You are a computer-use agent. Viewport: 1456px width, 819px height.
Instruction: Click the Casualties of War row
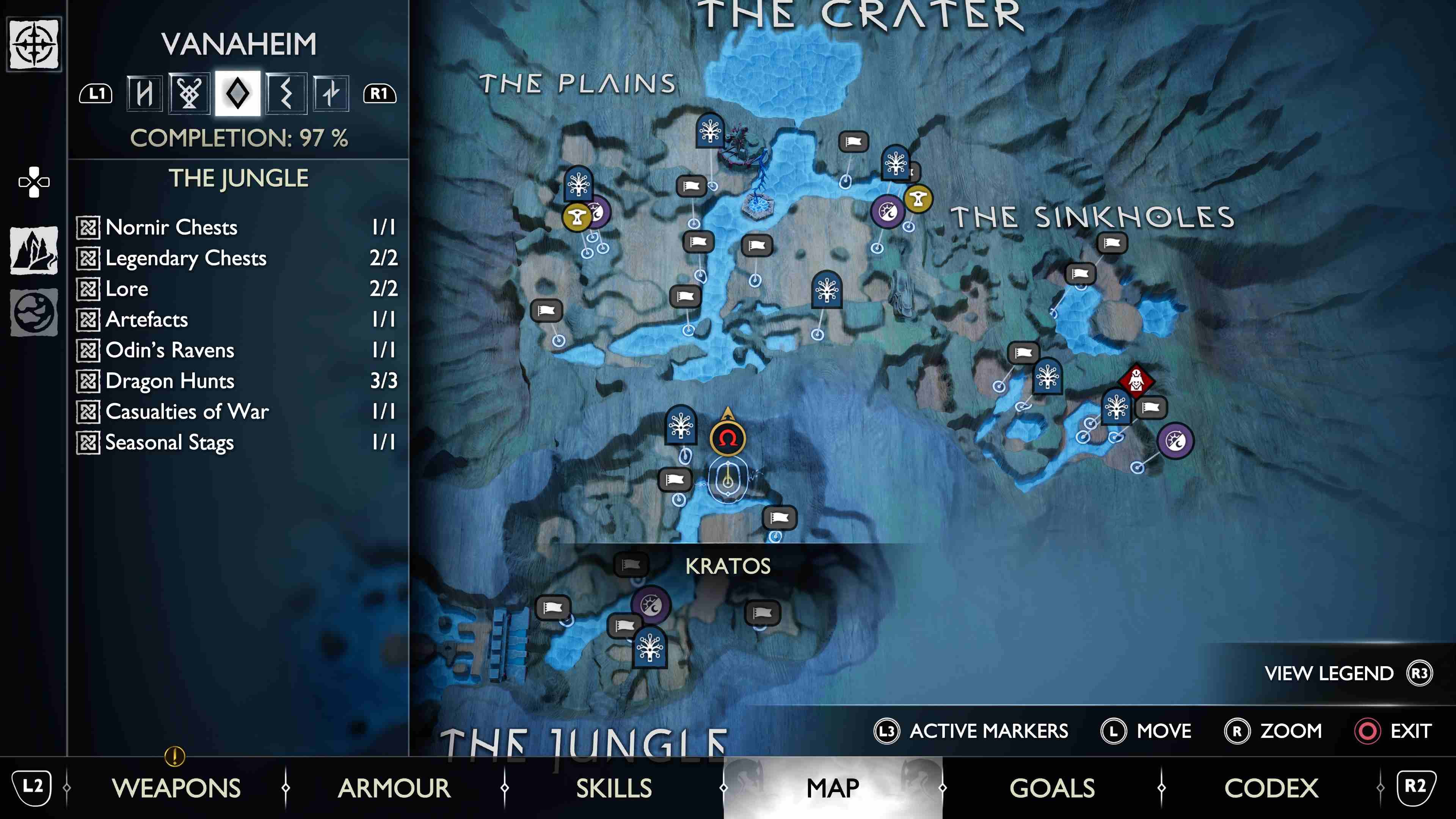click(x=237, y=411)
